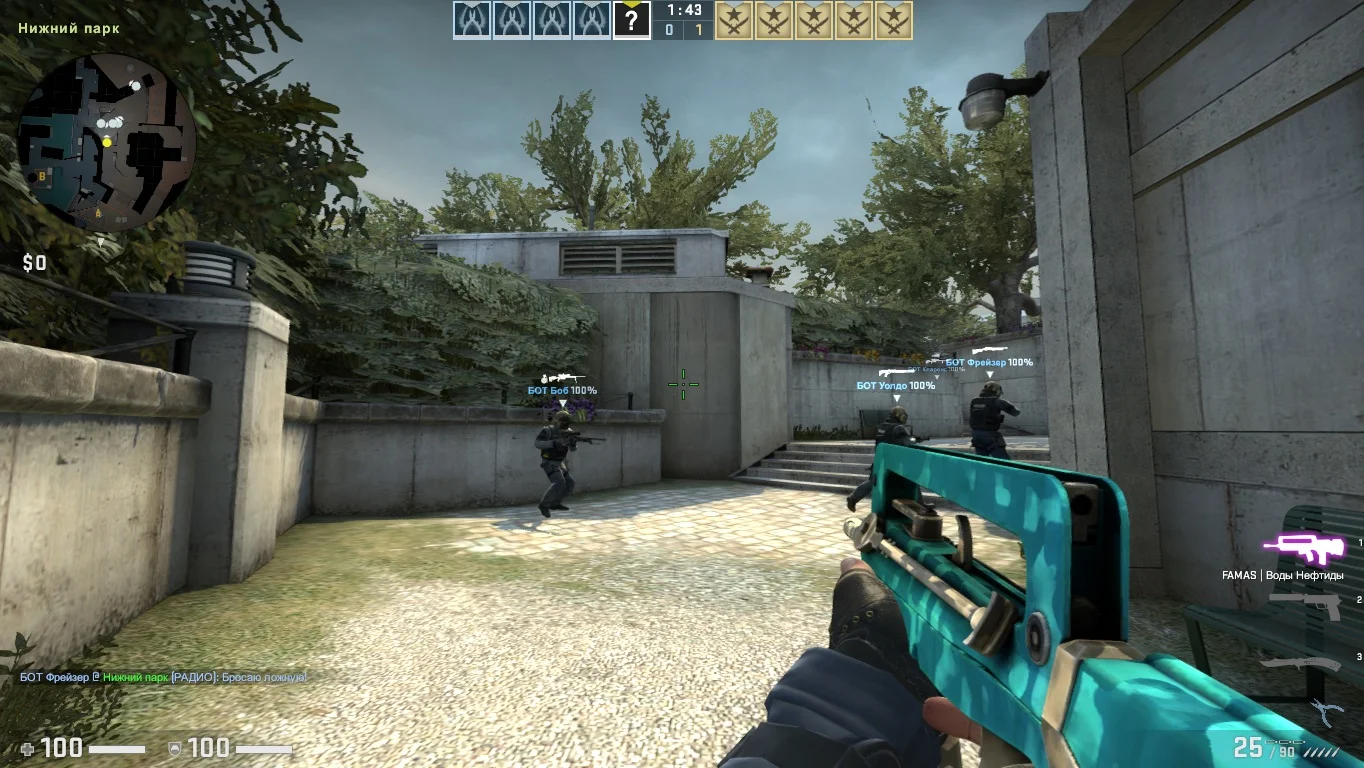The width and height of the screenshot is (1364, 768).
Task: Click the defuse kit pliers icon
Action: [1326, 711]
